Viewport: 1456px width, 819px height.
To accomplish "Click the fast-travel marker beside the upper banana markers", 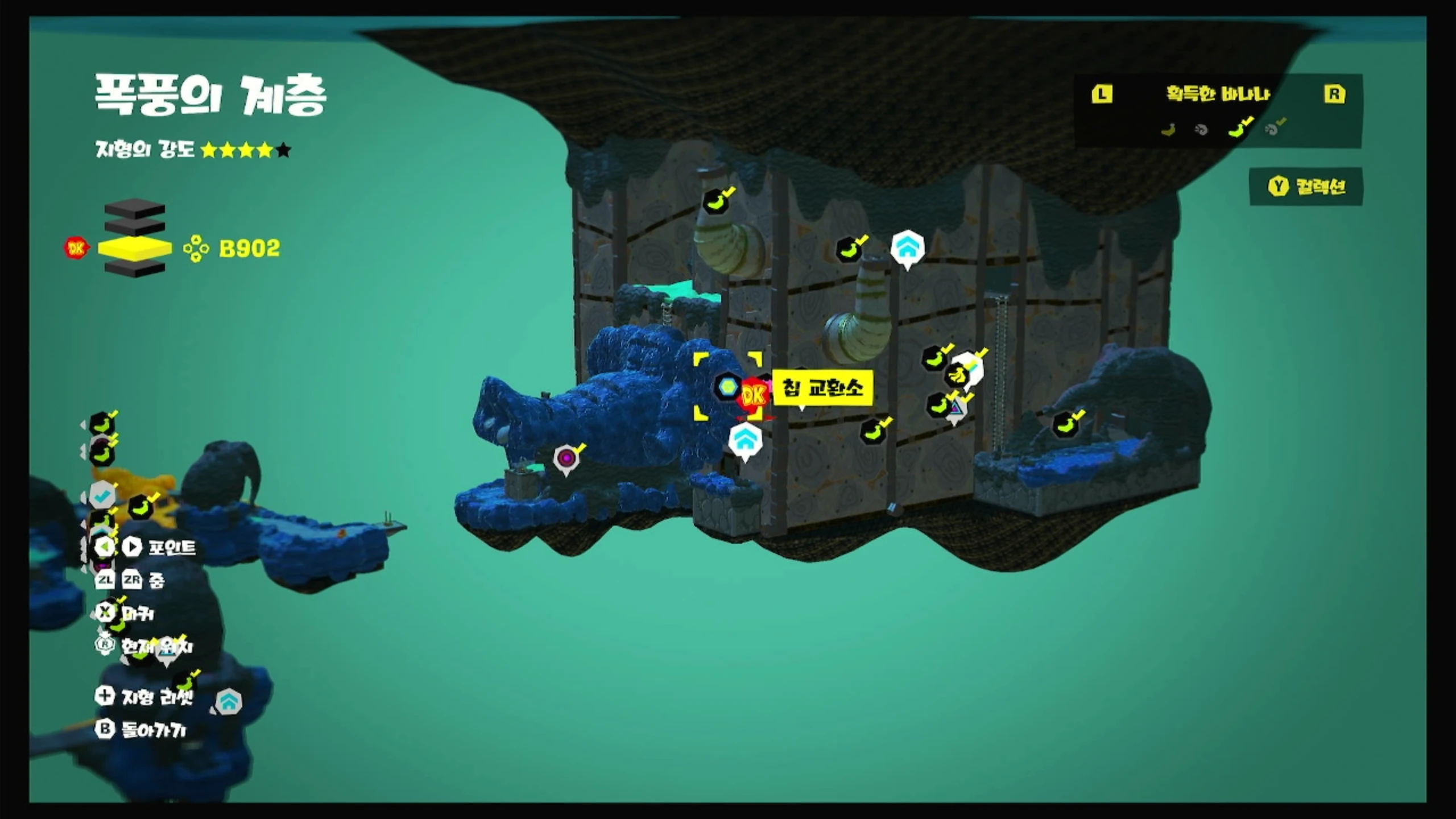I will (x=907, y=247).
